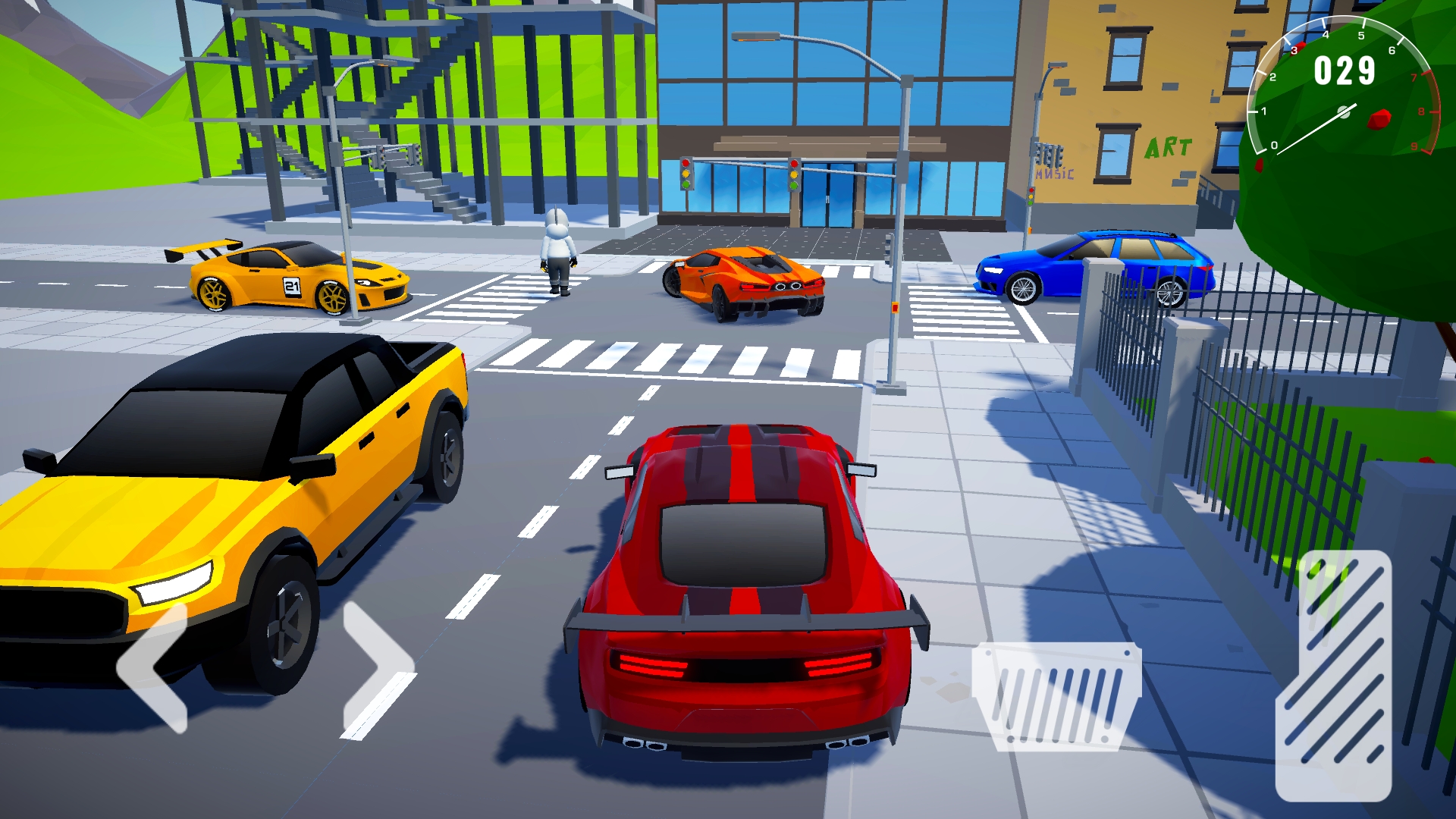Click the hanging overhead traffic lights
Screen dimensions: 1456x819
click(1049, 153)
